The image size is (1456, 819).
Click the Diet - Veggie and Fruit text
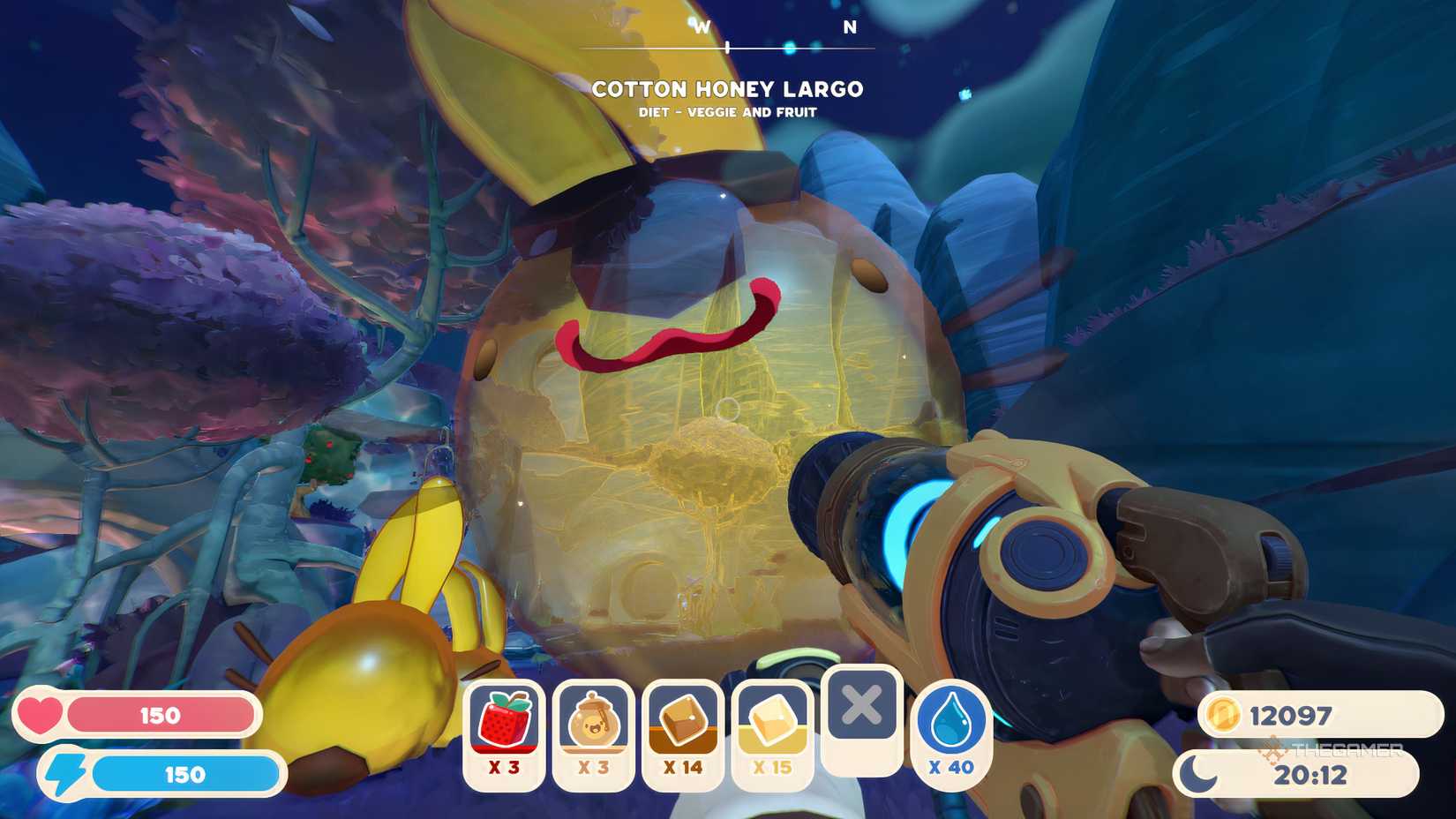[x=728, y=112]
